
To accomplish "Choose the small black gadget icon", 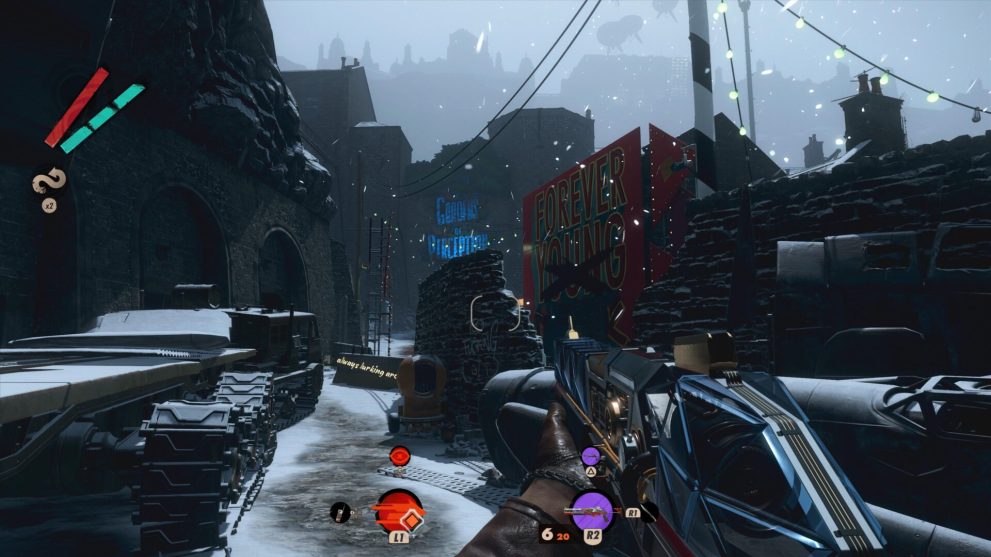I will [x=340, y=513].
